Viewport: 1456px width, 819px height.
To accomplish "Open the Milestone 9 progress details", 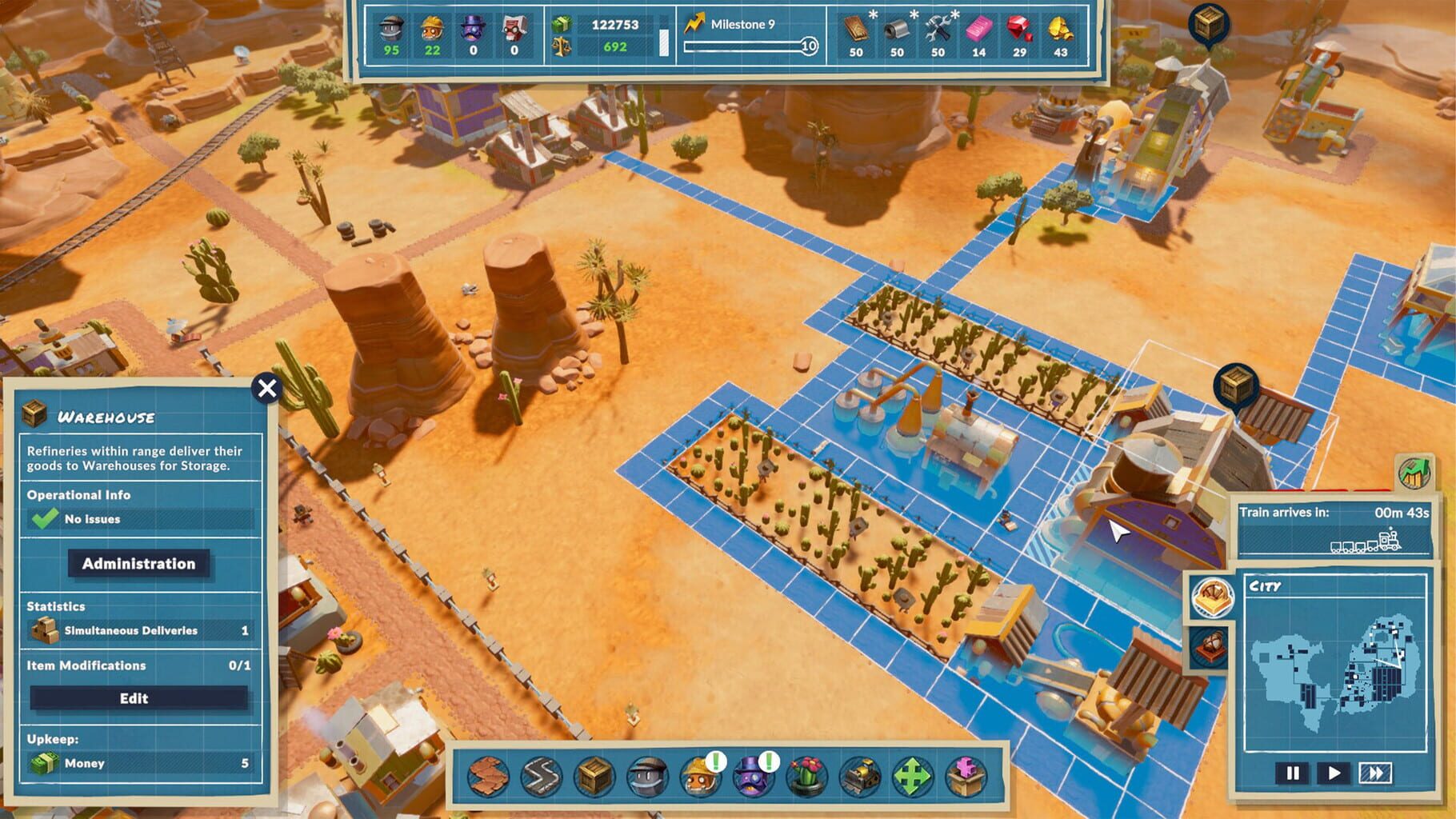I will coord(738,24).
